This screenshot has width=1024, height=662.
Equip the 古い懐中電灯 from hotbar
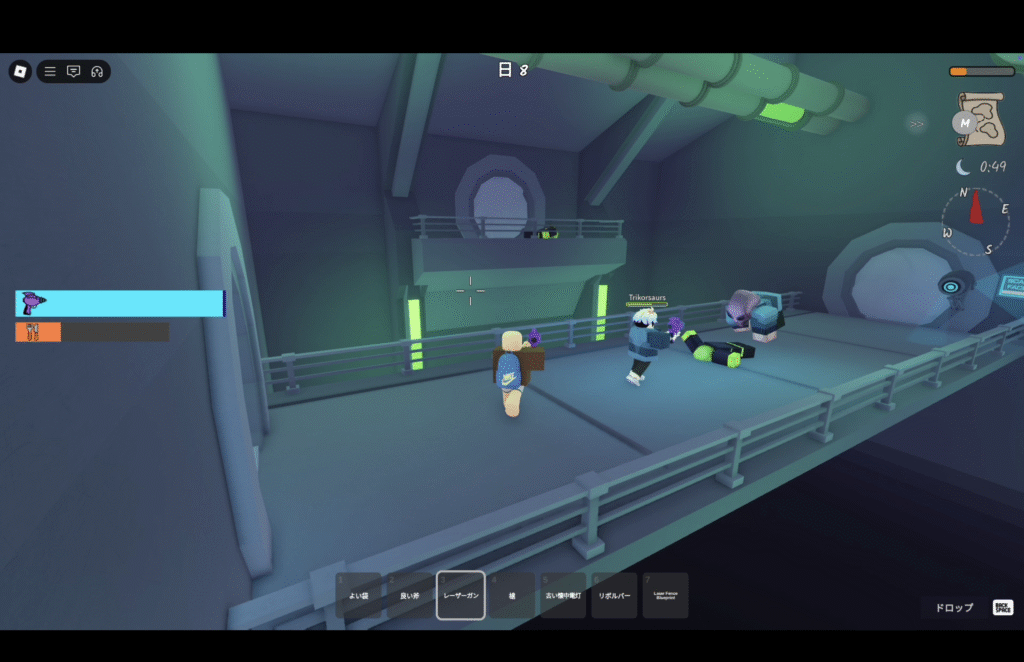[x=563, y=595]
